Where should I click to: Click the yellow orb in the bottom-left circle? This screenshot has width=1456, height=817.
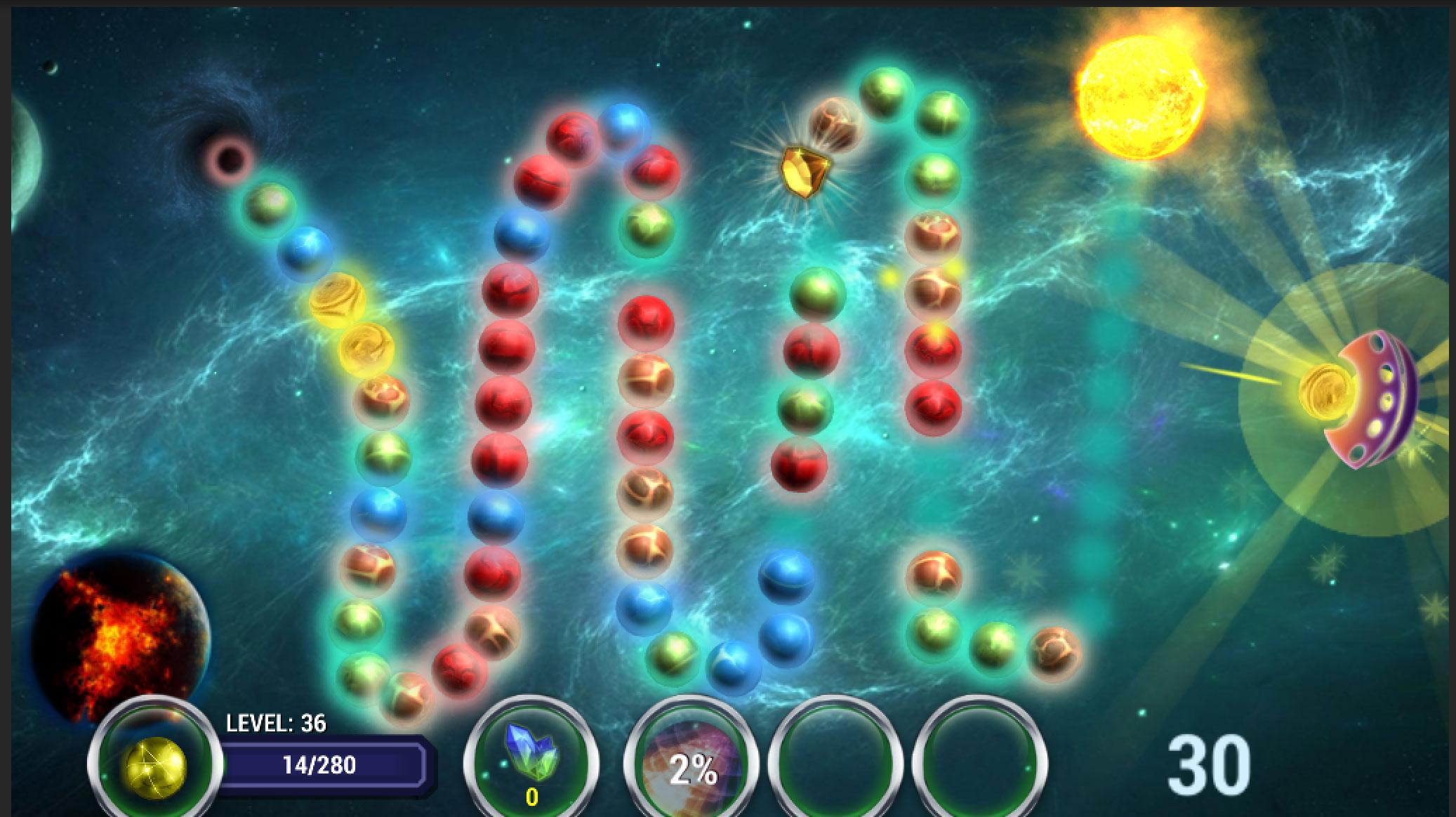pyautogui.click(x=156, y=769)
